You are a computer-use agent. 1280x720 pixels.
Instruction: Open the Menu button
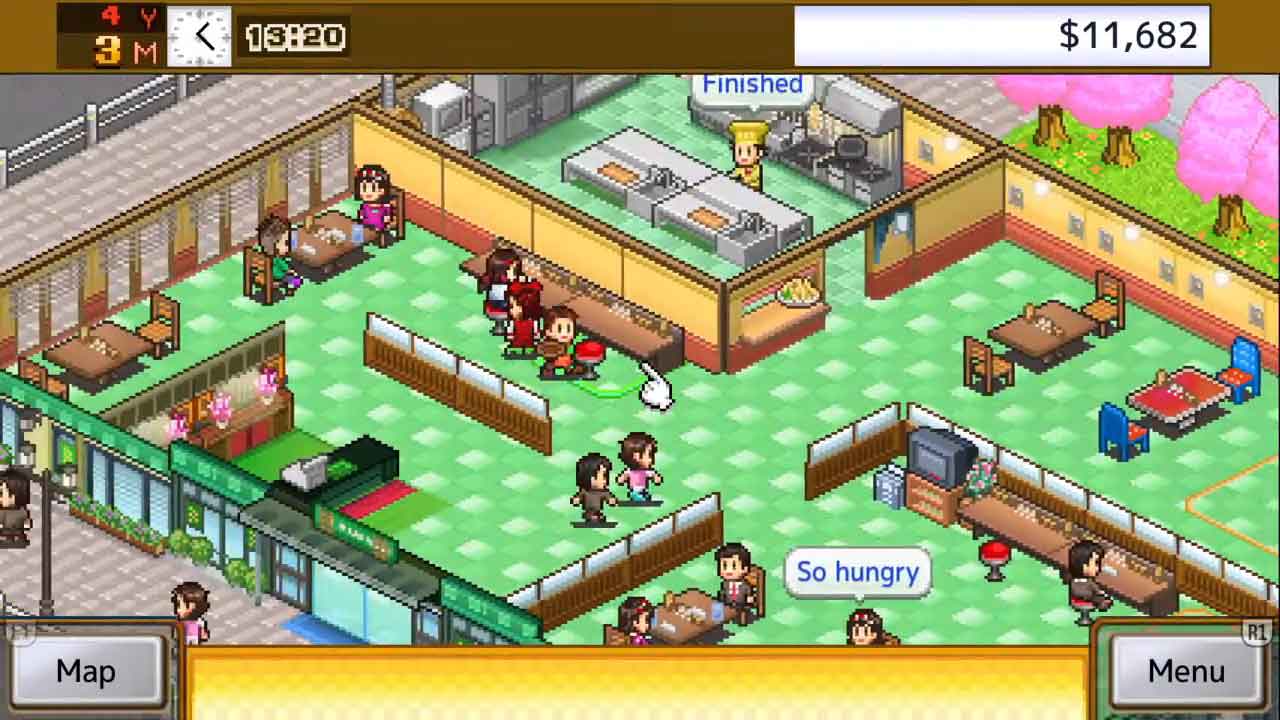(1186, 671)
